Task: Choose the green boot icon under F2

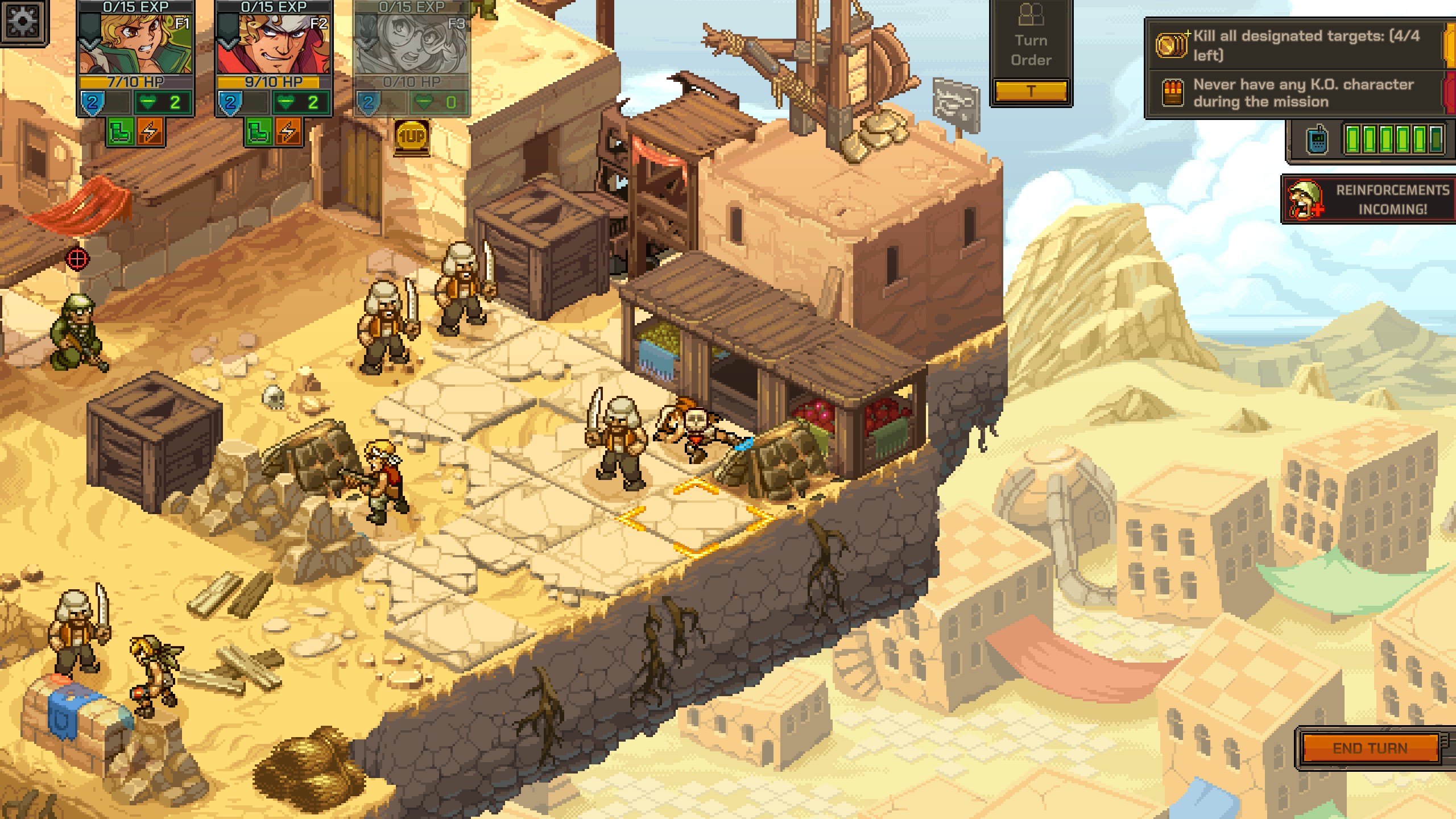Action: tap(259, 132)
